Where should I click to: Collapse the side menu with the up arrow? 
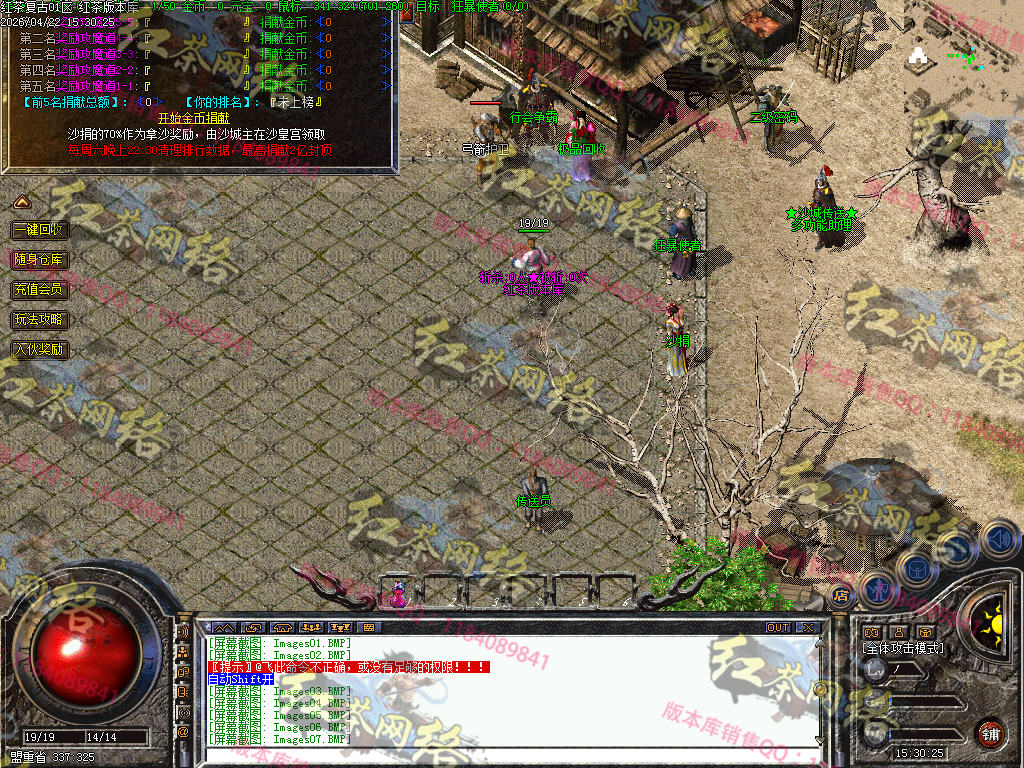pyautogui.click(x=21, y=202)
